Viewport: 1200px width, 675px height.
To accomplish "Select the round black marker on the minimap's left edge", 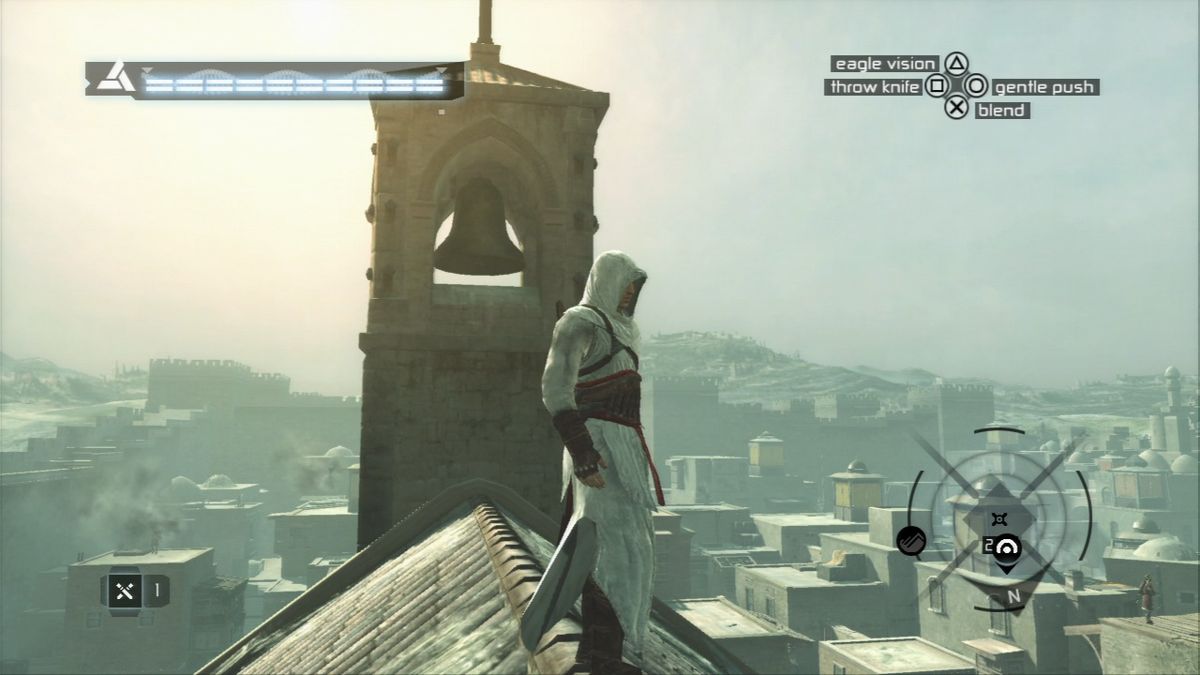I will [912, 541].
